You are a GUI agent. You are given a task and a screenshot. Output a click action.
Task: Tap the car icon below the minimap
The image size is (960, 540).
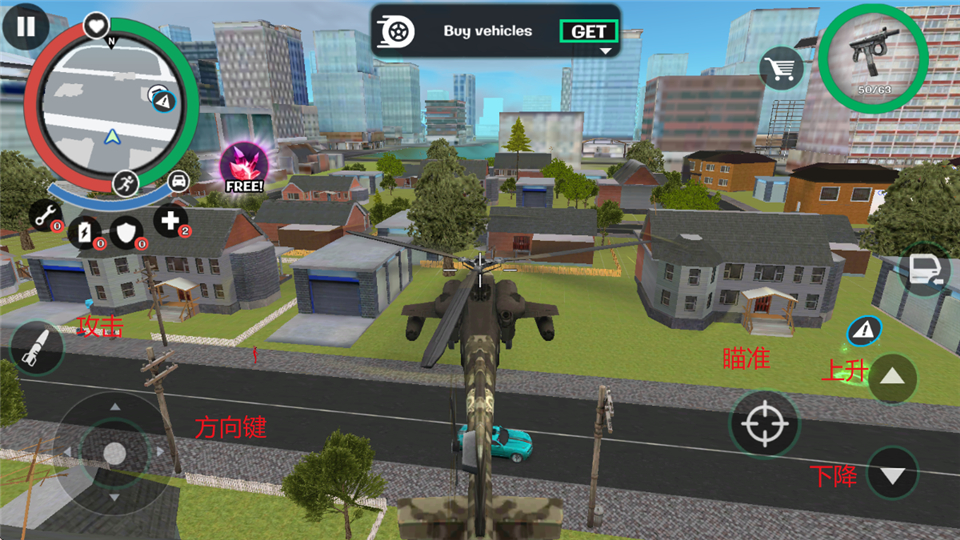point(179,180)
